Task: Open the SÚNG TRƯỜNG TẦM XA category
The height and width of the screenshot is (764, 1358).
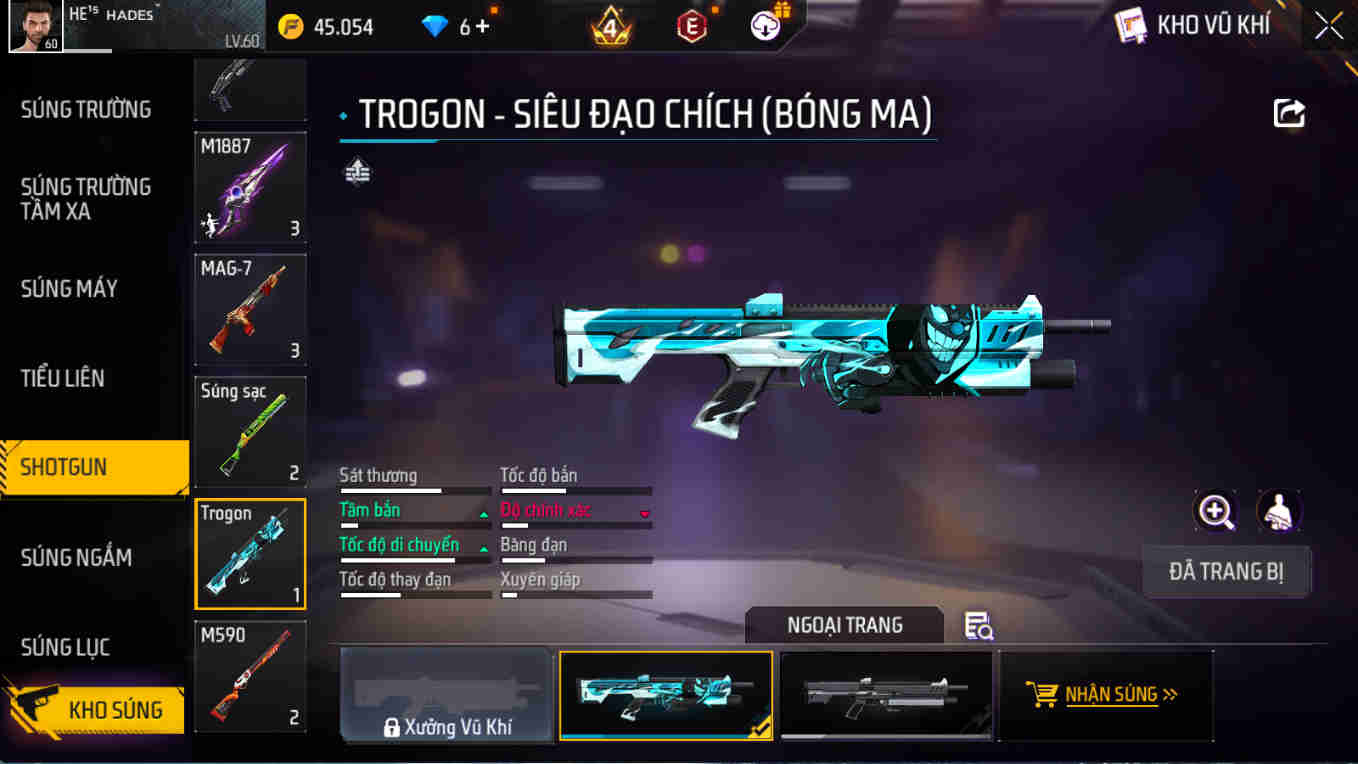Action: point(86,199)
